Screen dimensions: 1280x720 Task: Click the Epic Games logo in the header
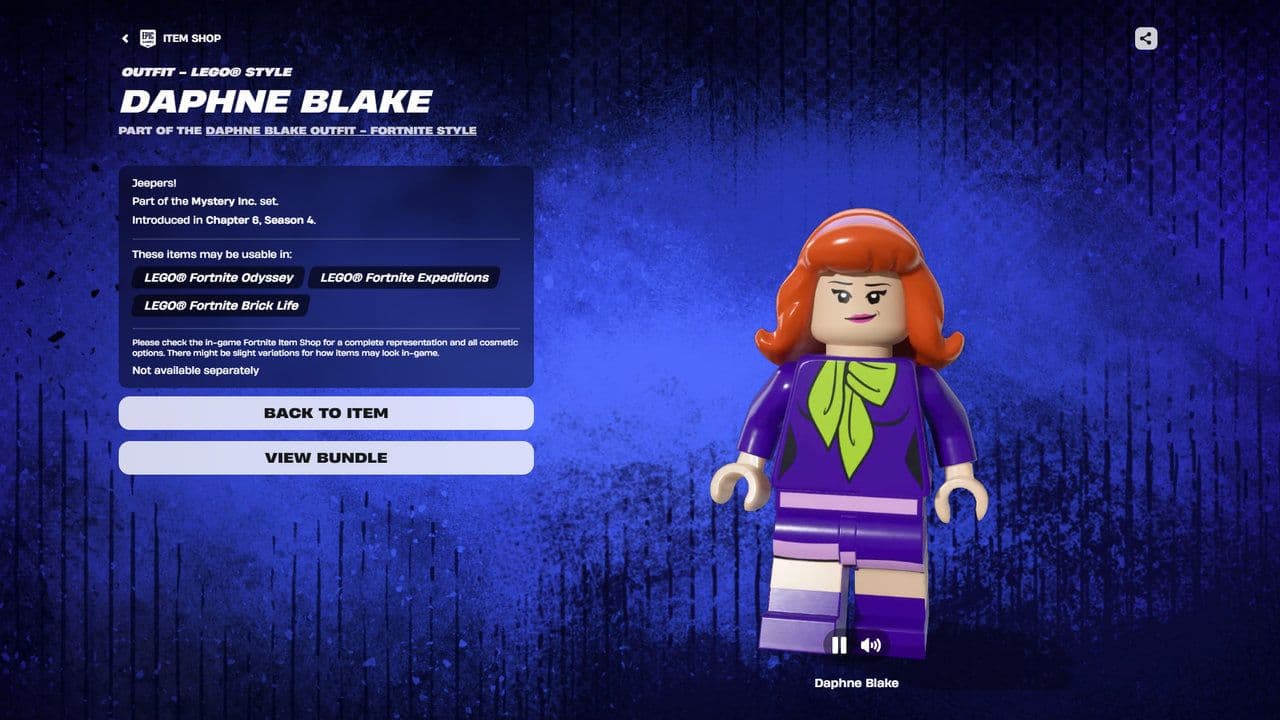coord(148,38)
